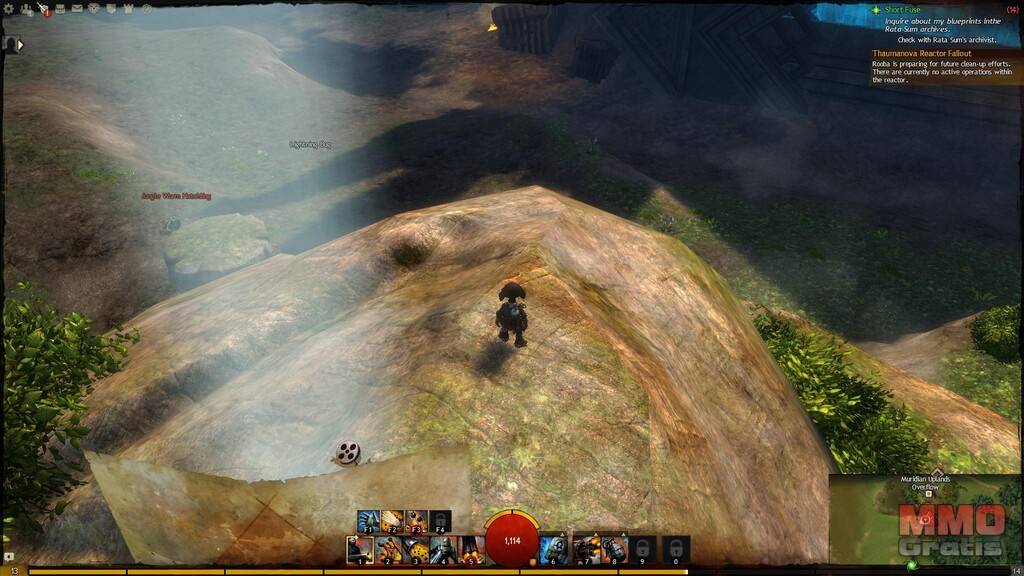Screen dimensions: 1024x576
Task: Use weapon skill in slot 2
Action: pos(388,550)
